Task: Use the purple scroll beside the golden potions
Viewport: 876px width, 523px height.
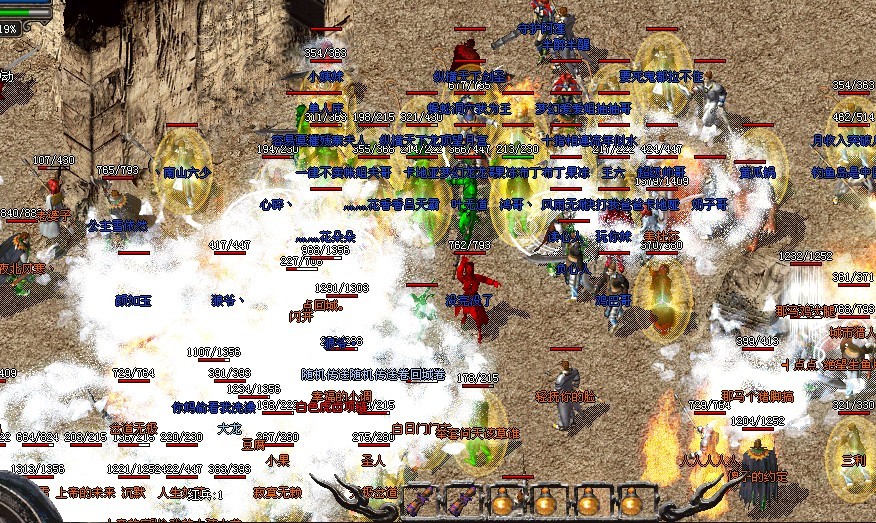Action: click(461, 499)
